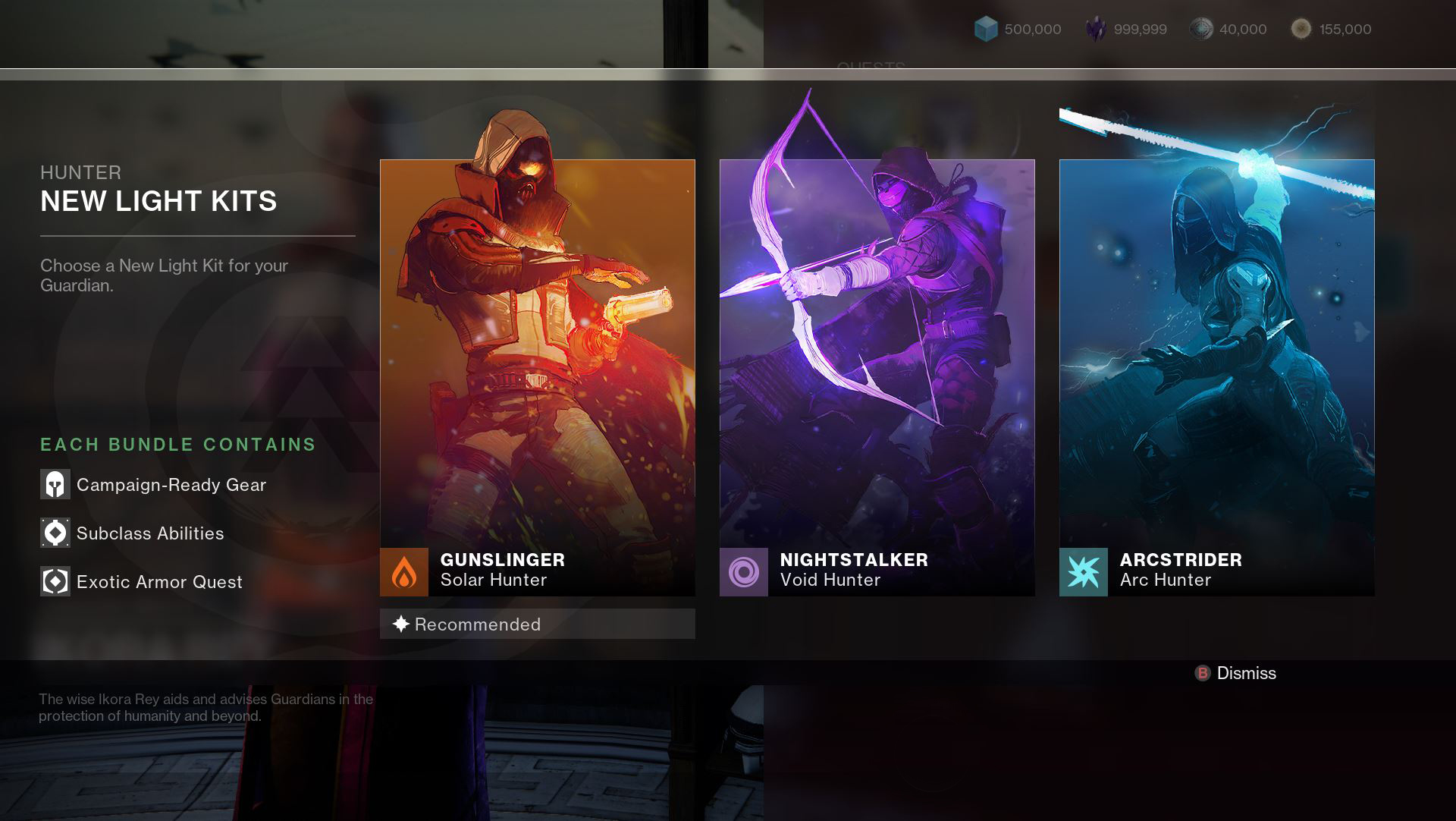Click the Dismiss button

(x=1246, y=673)
